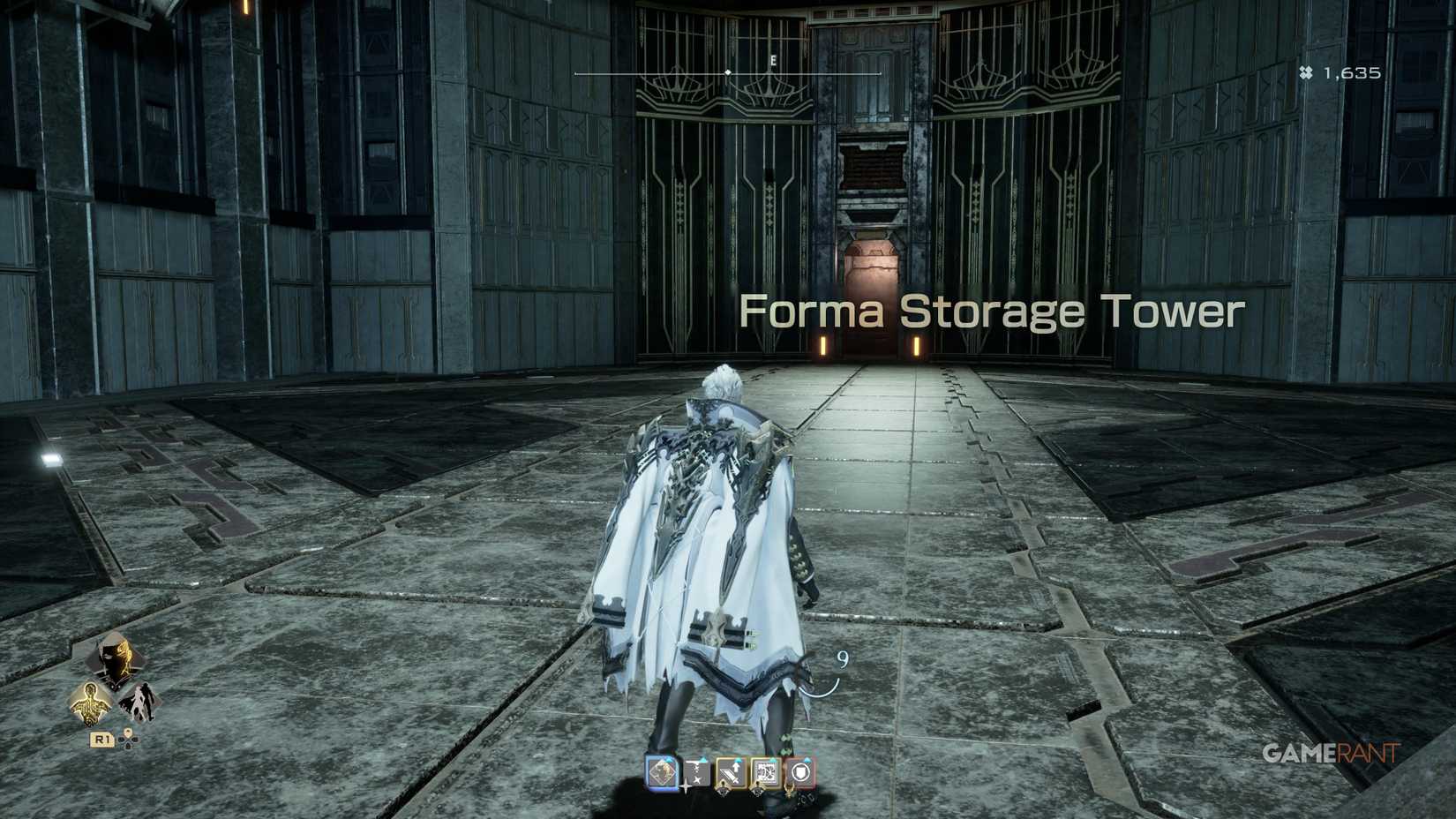Select the sparkle stars skill icon in hotbar
Viewport: 1456px width, 819px height.
pyautogui.click(x=695, y=772)
